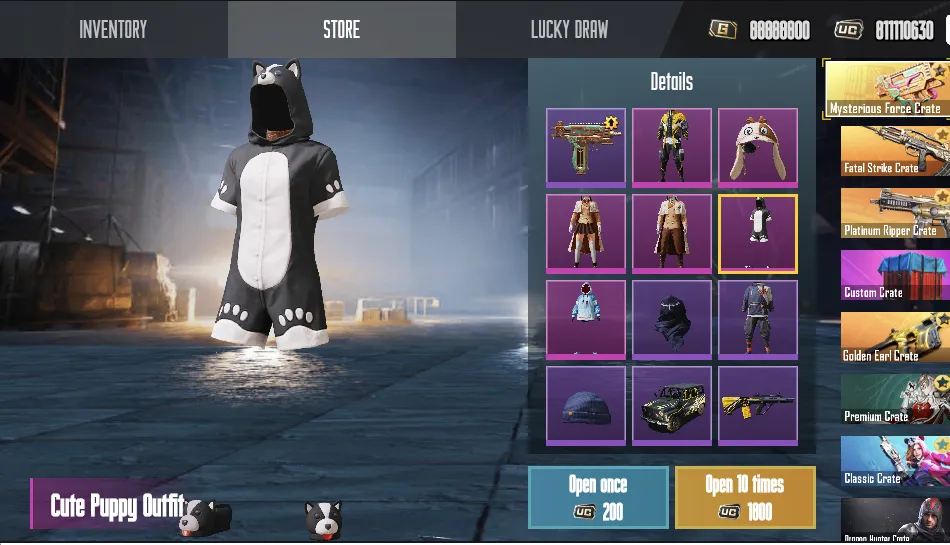
Task: Select the Store tab
Action: pos(341,29)
